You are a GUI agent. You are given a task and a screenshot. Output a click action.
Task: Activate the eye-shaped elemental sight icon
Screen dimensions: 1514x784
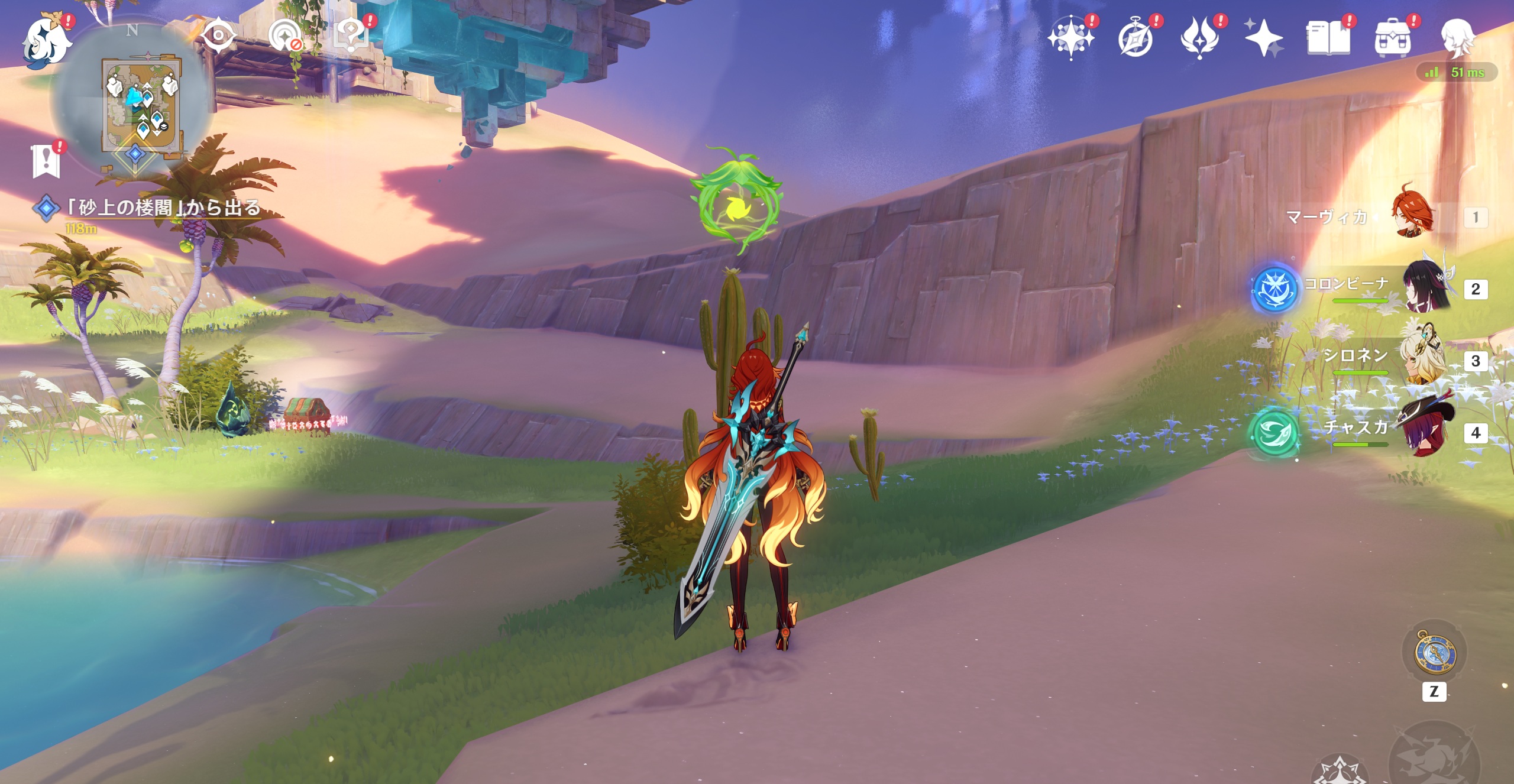click(x=218, y=35)
